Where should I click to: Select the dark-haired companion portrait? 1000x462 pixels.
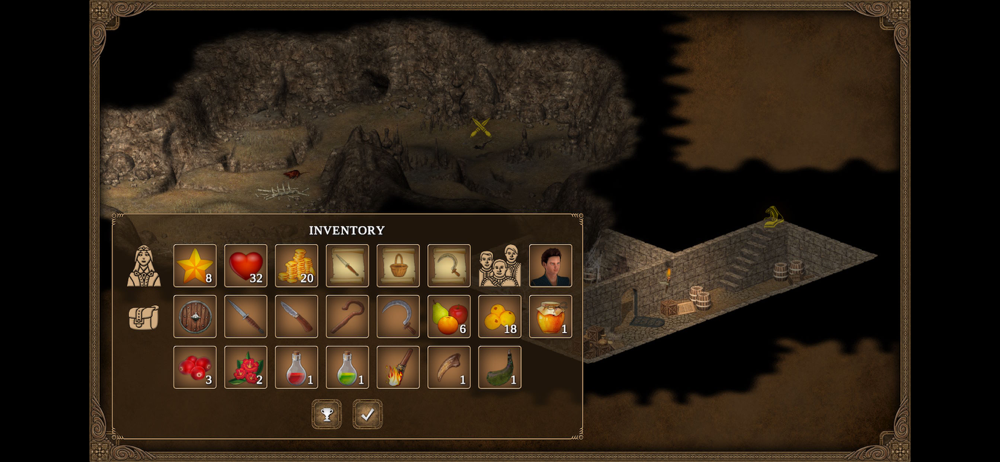coord(550,266)
